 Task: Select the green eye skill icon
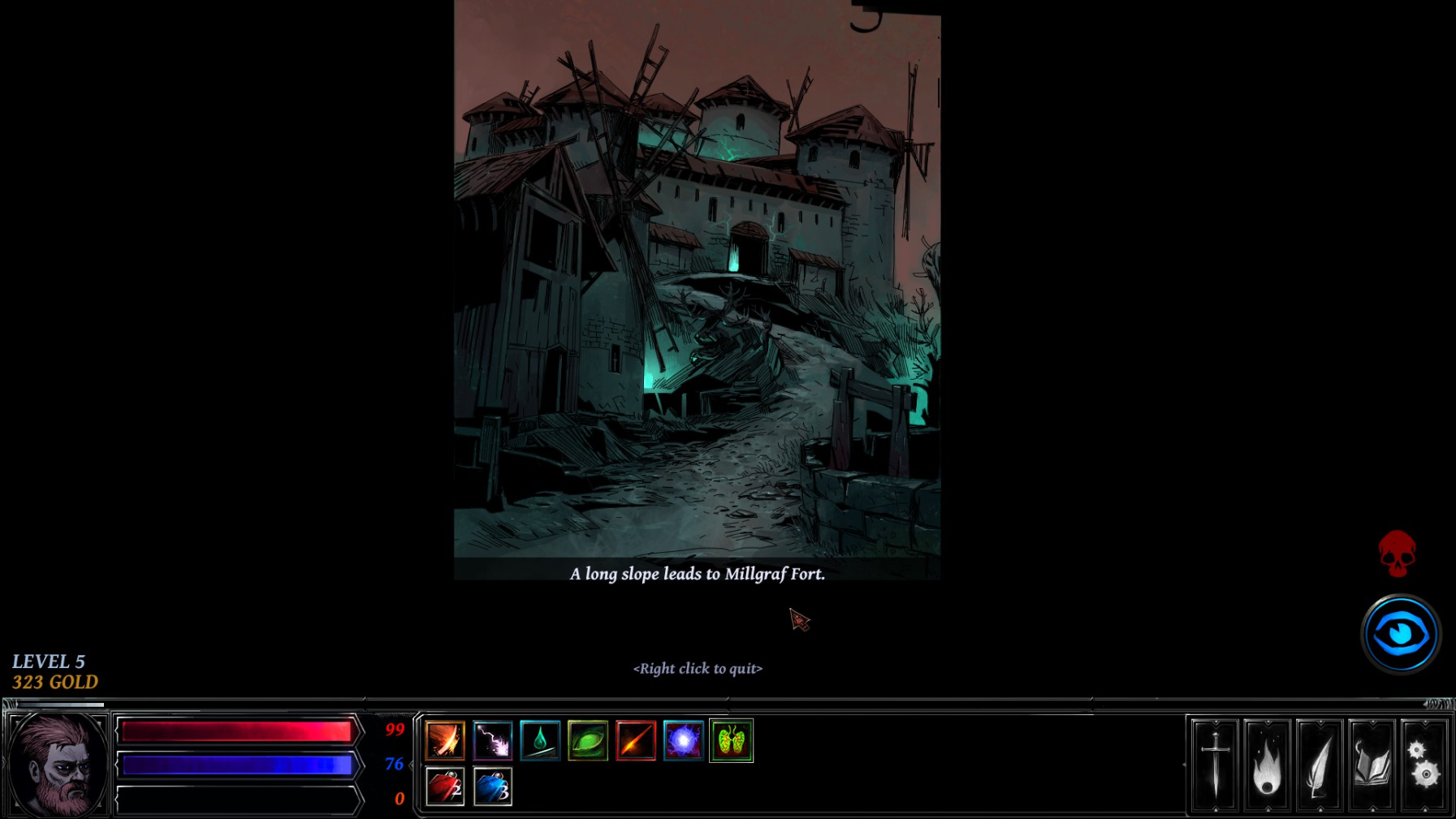(588, 740)
